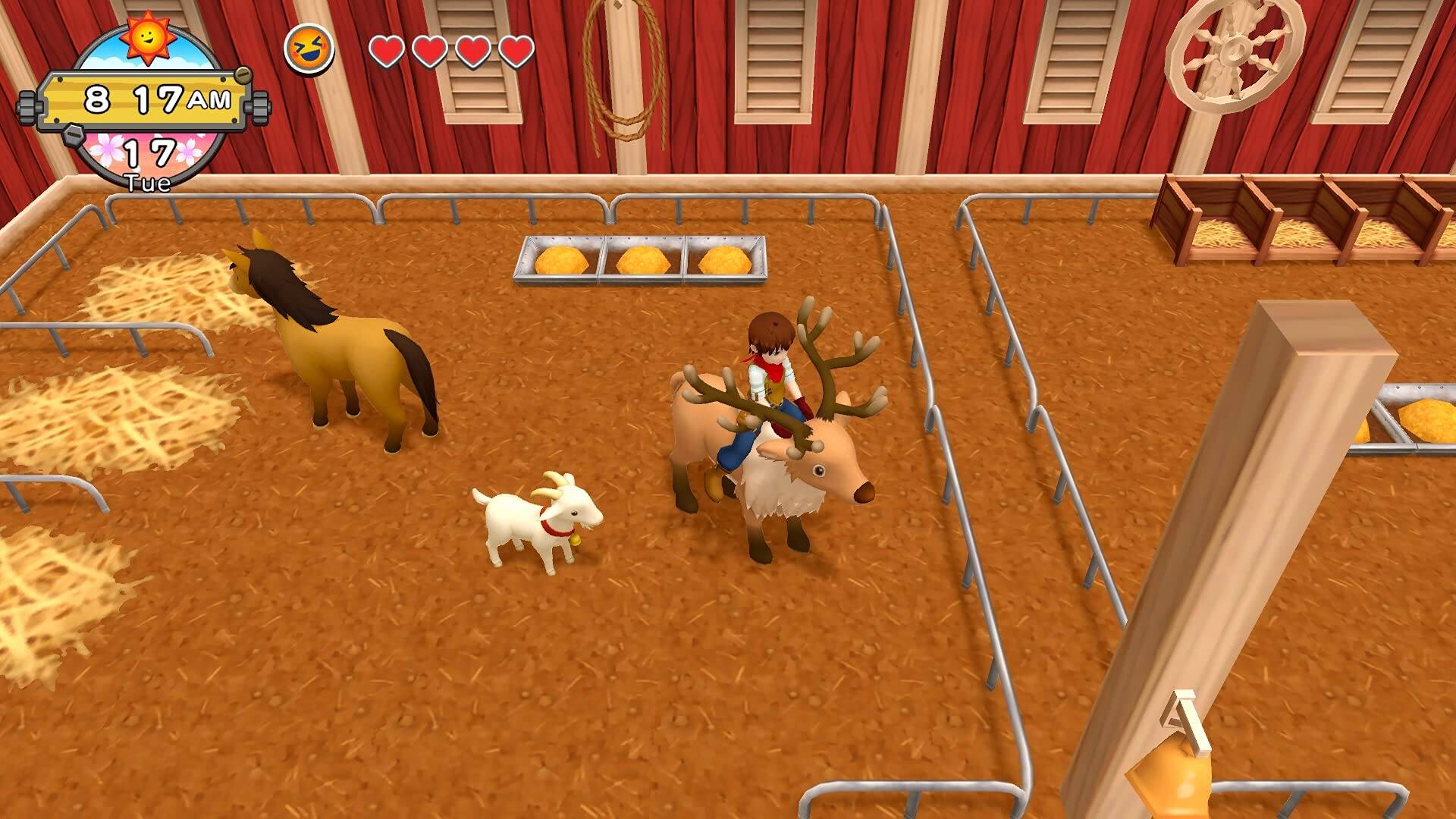Click the last heart in the health row
This screenshot has width=1456, height=819.
516,52
